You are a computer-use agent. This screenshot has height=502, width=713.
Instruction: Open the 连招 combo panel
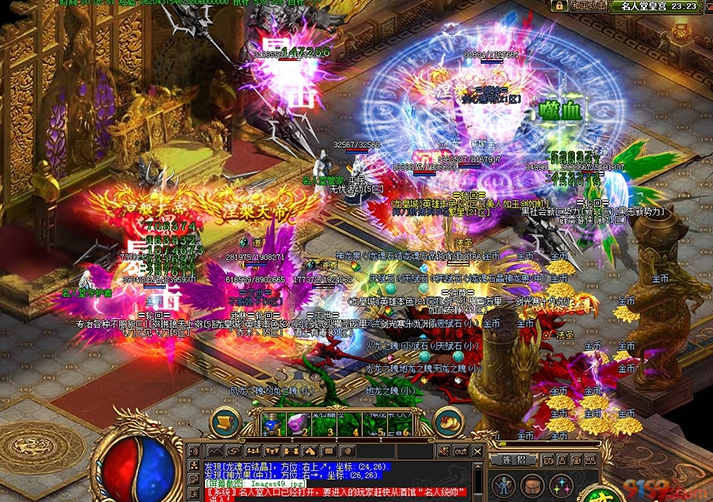[514, 460]
